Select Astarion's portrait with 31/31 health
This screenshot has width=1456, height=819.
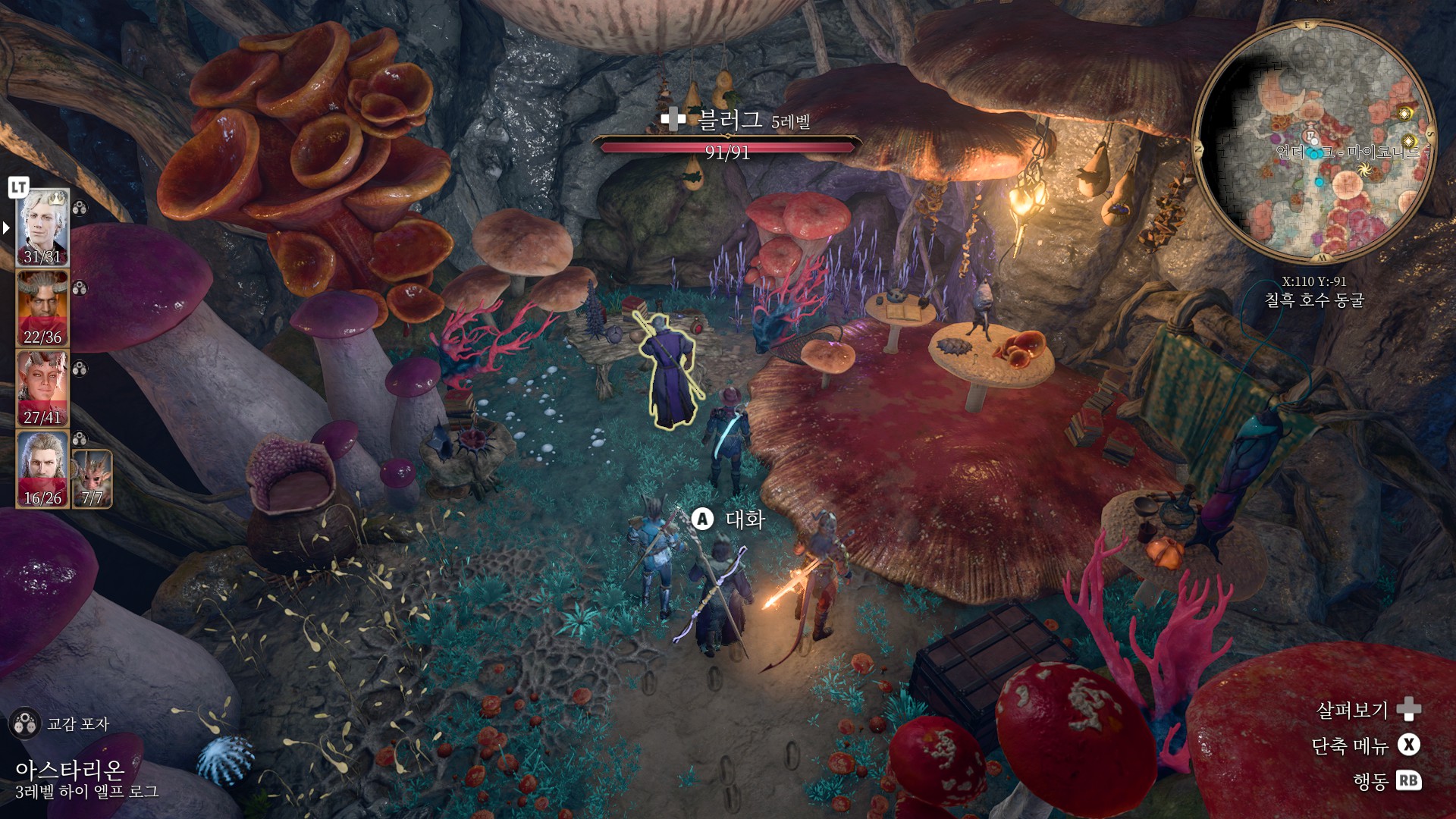[x=42, y=227]
